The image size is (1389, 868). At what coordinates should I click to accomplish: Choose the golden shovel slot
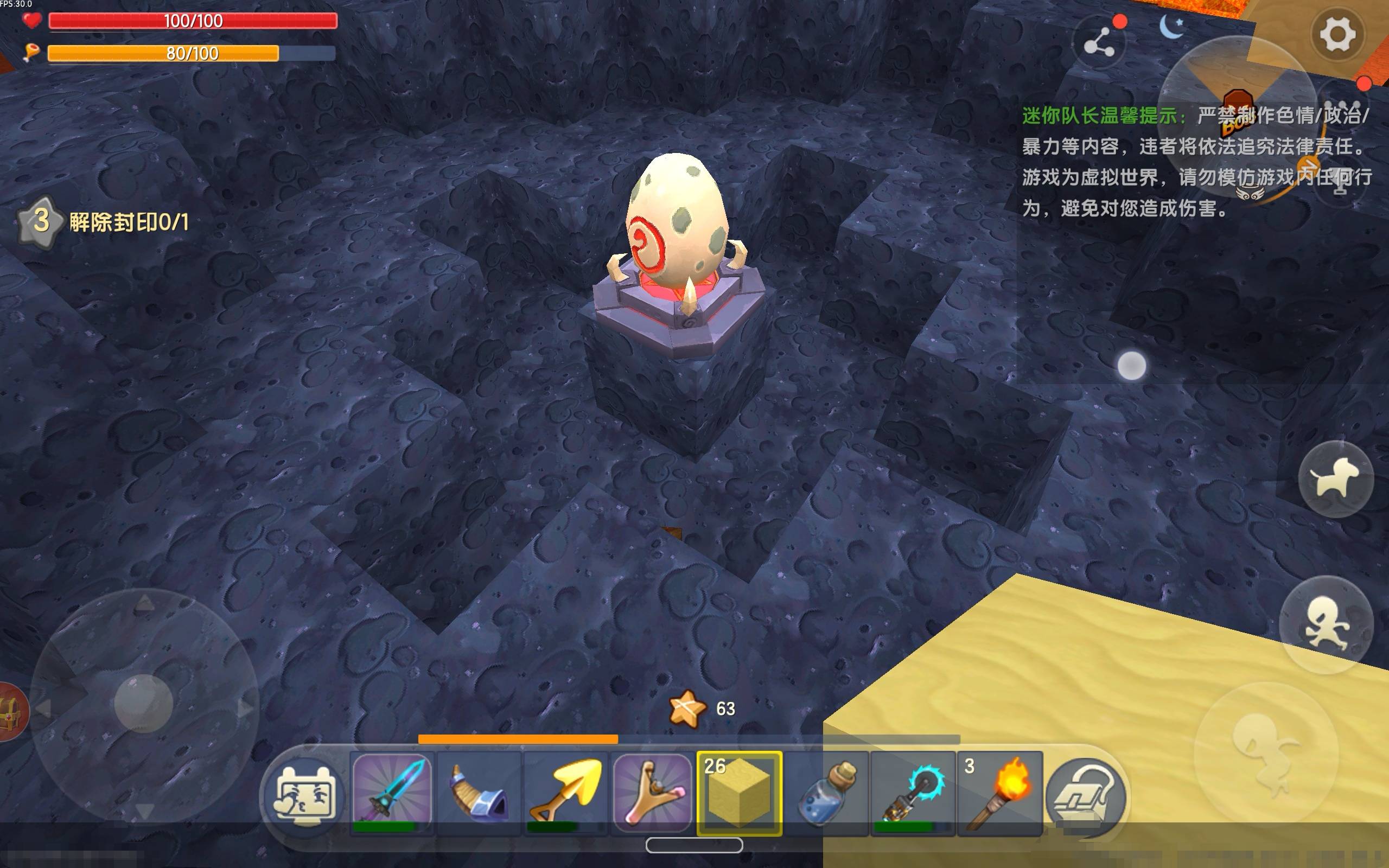point(566,793)
